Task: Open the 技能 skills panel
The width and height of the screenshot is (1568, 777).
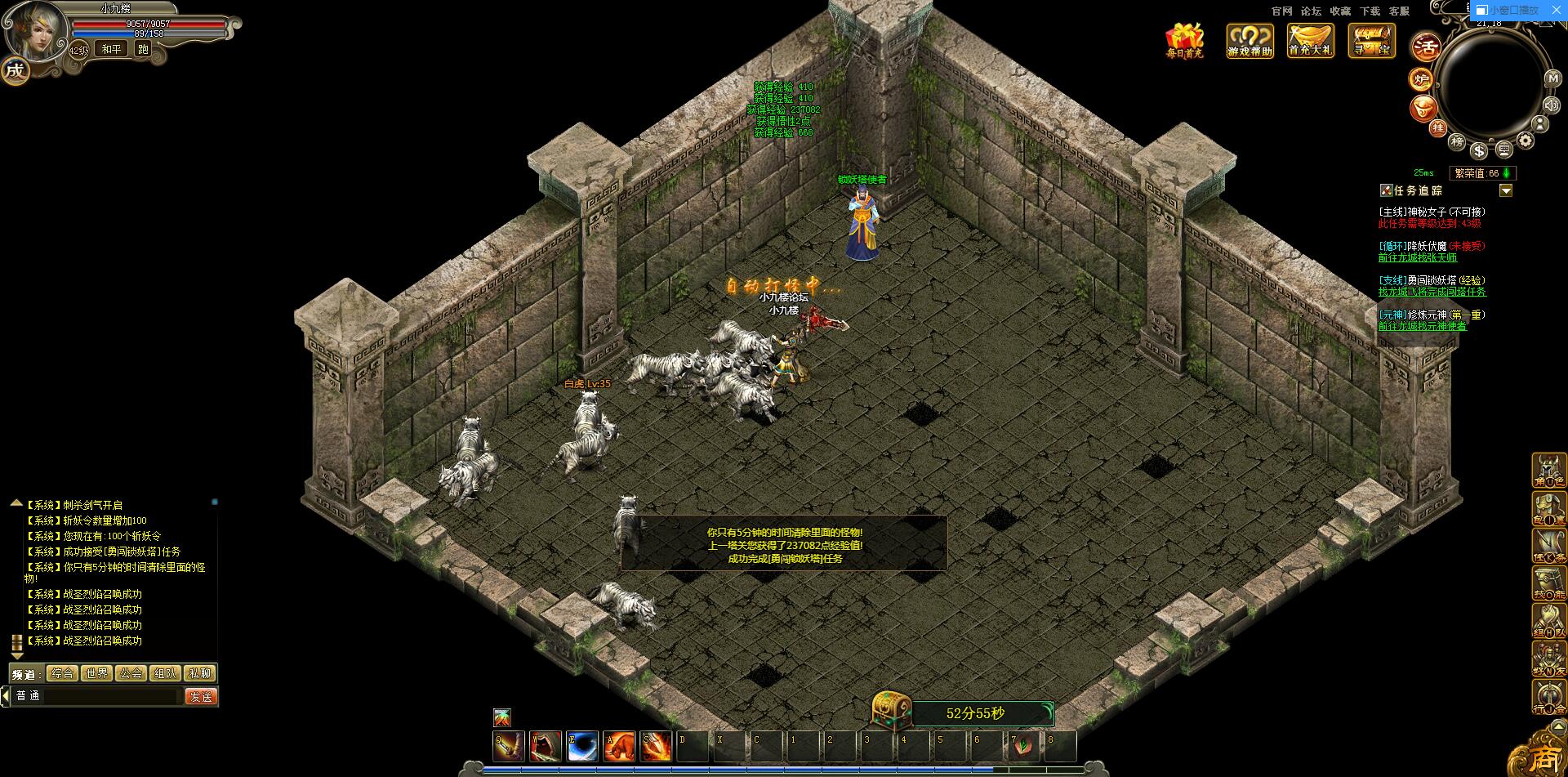Action: [x=1548, y=583]
